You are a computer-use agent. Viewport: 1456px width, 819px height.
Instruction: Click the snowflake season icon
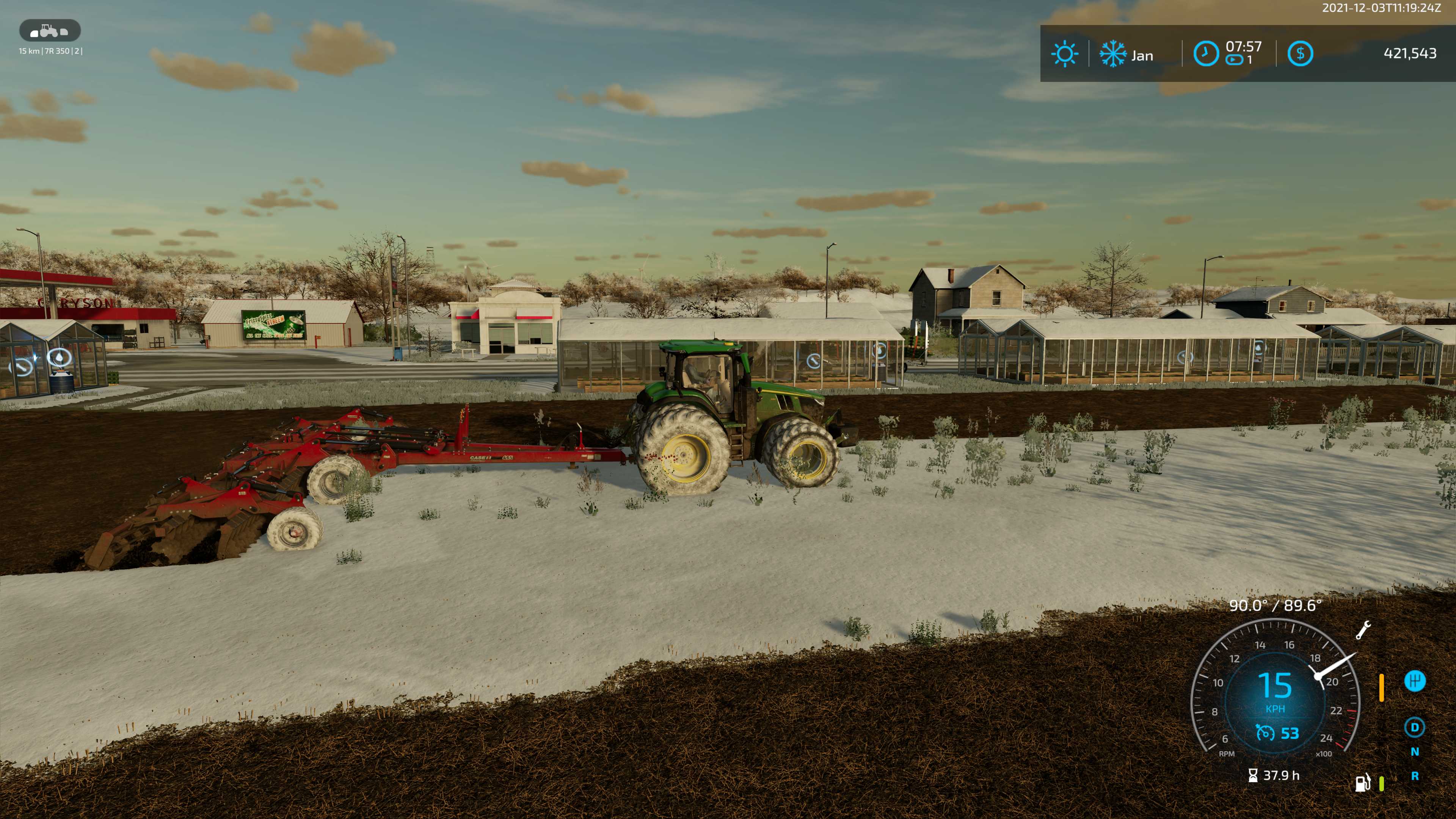[x=1112, y=54]
